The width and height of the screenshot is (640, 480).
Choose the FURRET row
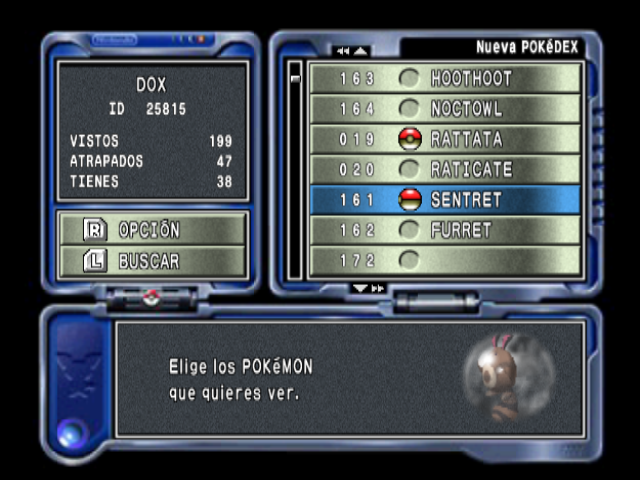[445, 230]
